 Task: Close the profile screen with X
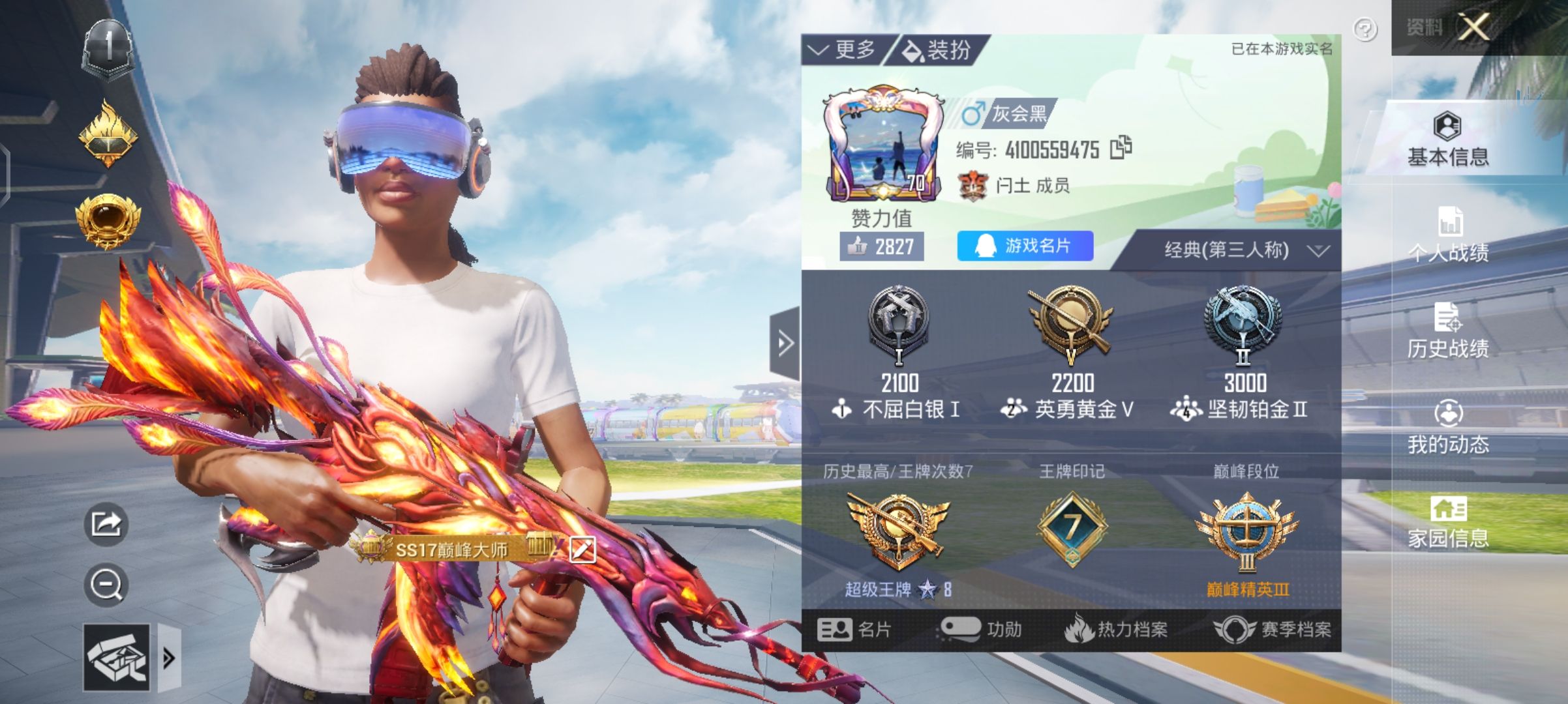1474,27
